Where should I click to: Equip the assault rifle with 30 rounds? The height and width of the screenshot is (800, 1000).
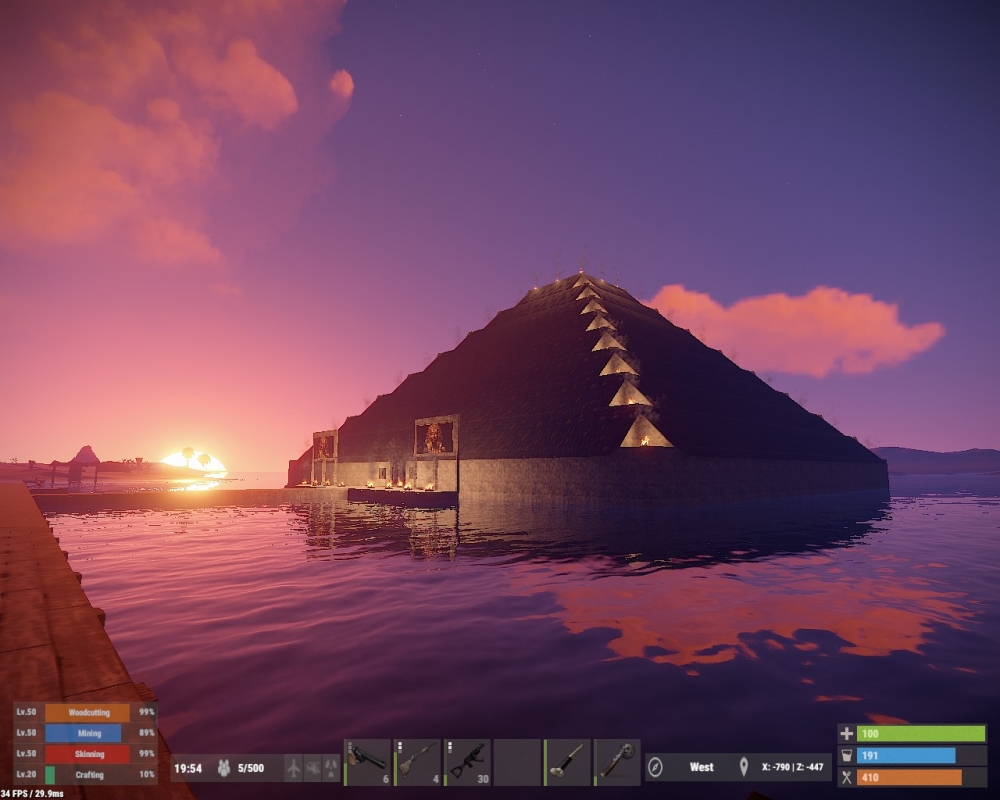pyautogui.click(x=467, y=762)
